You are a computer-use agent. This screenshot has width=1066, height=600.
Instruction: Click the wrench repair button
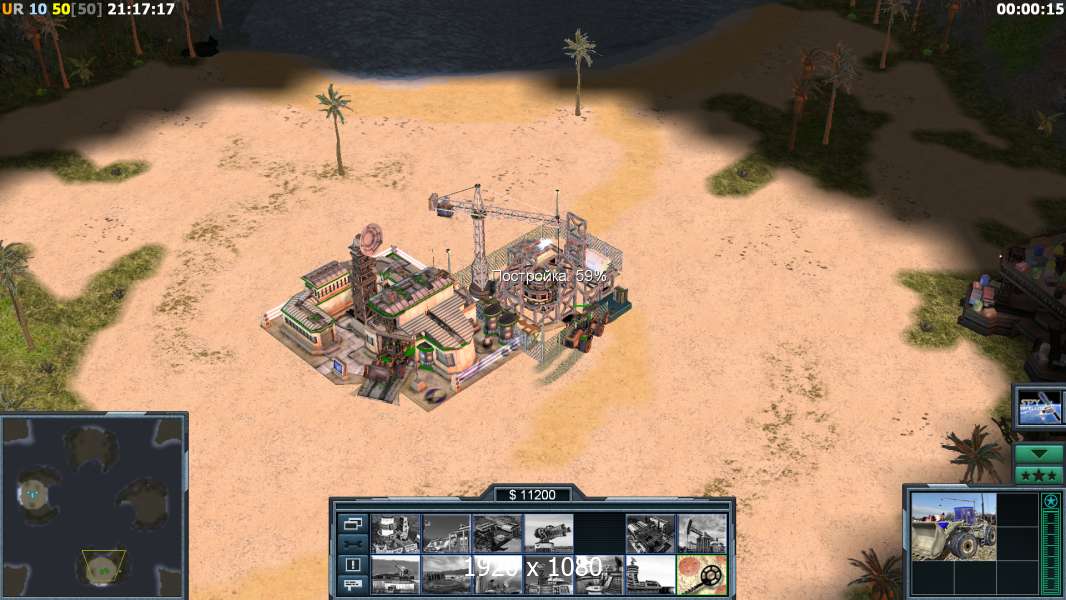click(352, 544)
